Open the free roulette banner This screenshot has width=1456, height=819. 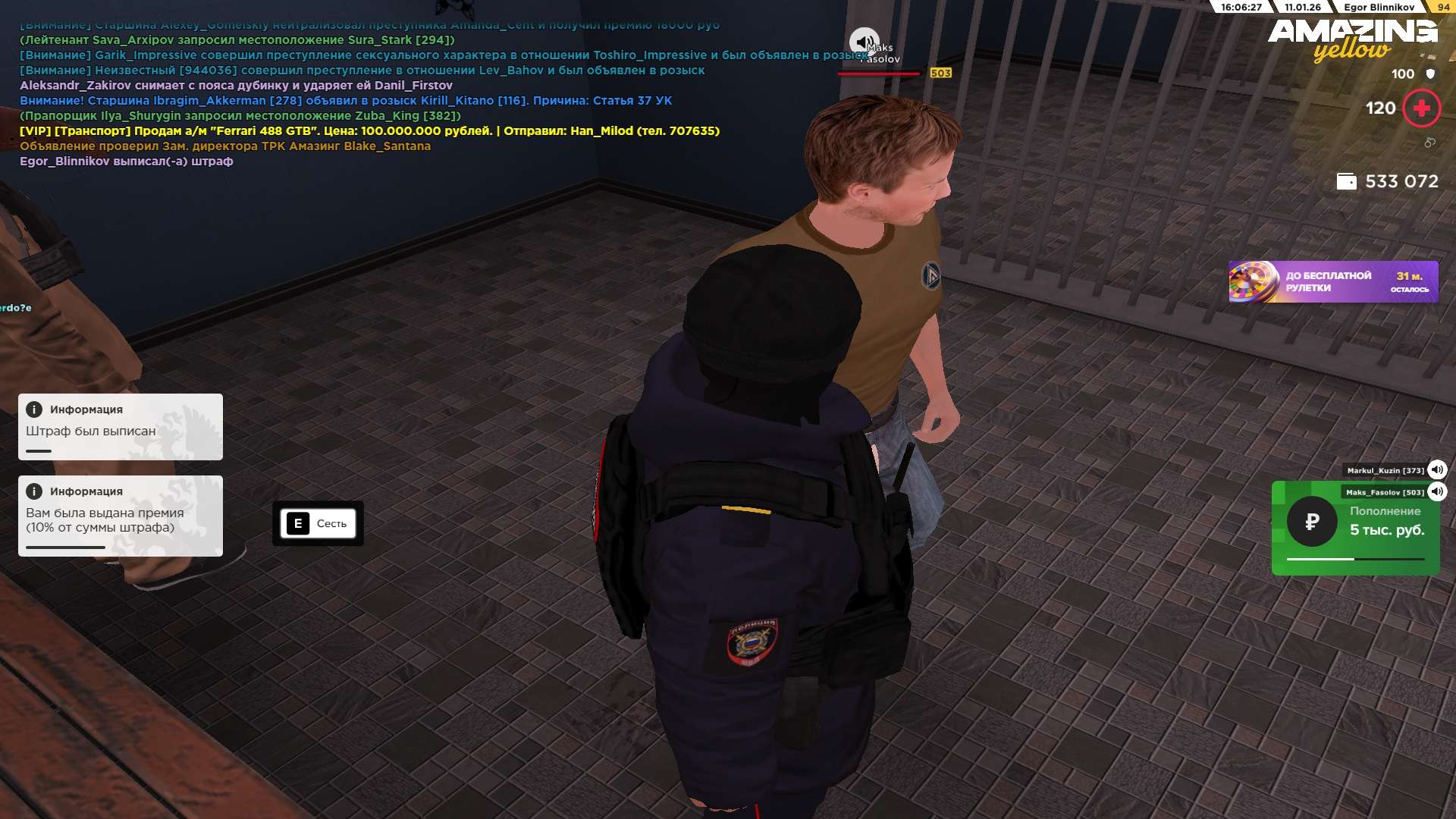(1332, 282)
